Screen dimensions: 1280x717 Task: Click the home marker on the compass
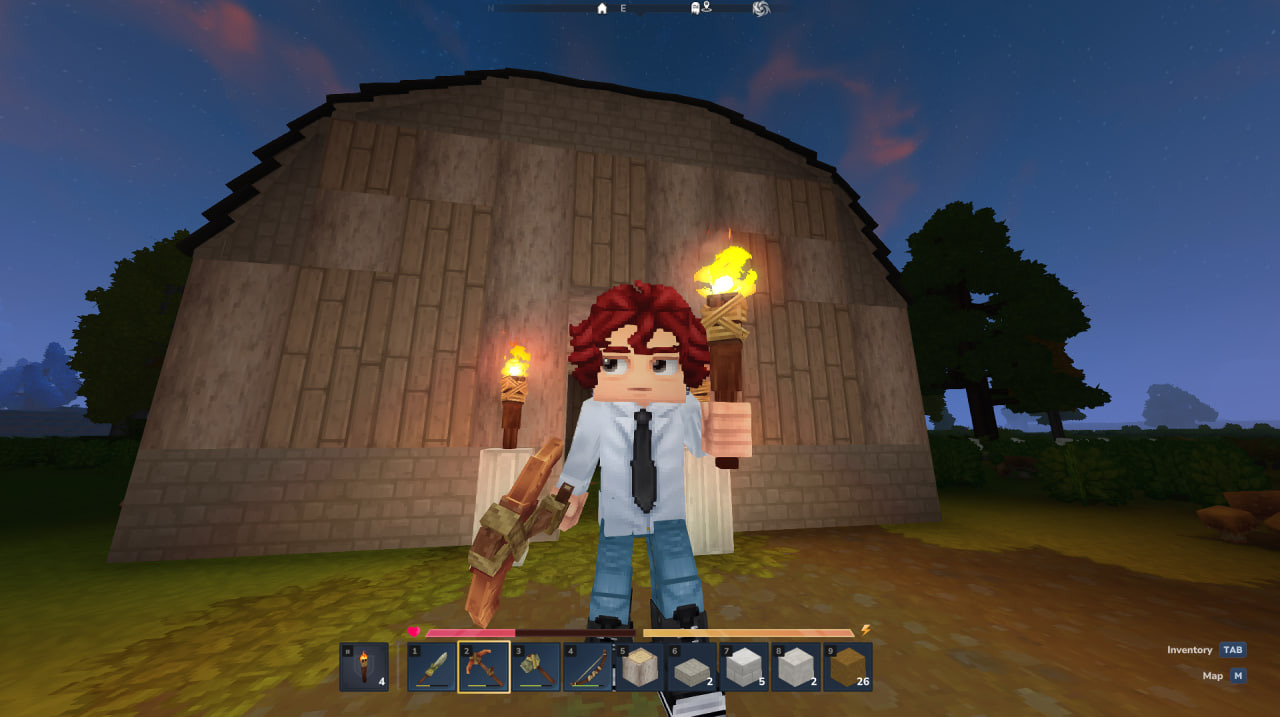(602, 9)
